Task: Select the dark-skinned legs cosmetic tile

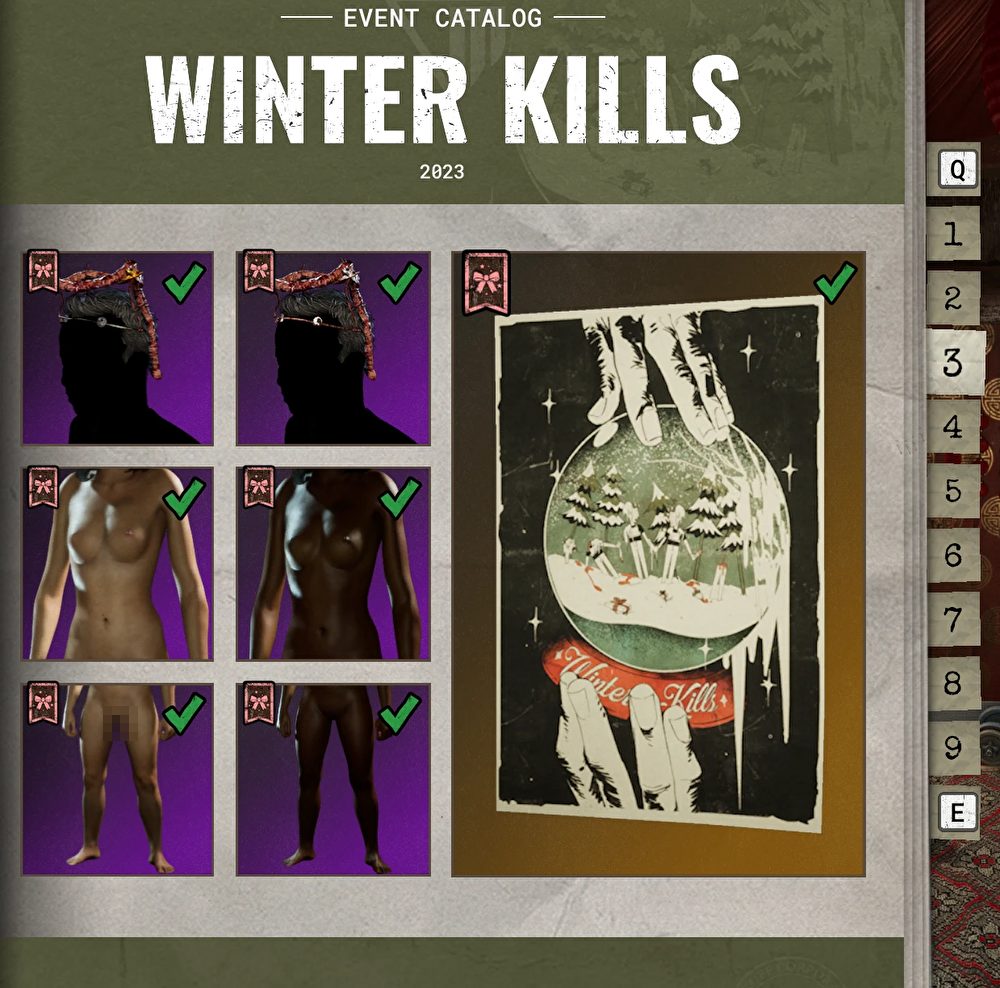Action: tap(333, 779)
